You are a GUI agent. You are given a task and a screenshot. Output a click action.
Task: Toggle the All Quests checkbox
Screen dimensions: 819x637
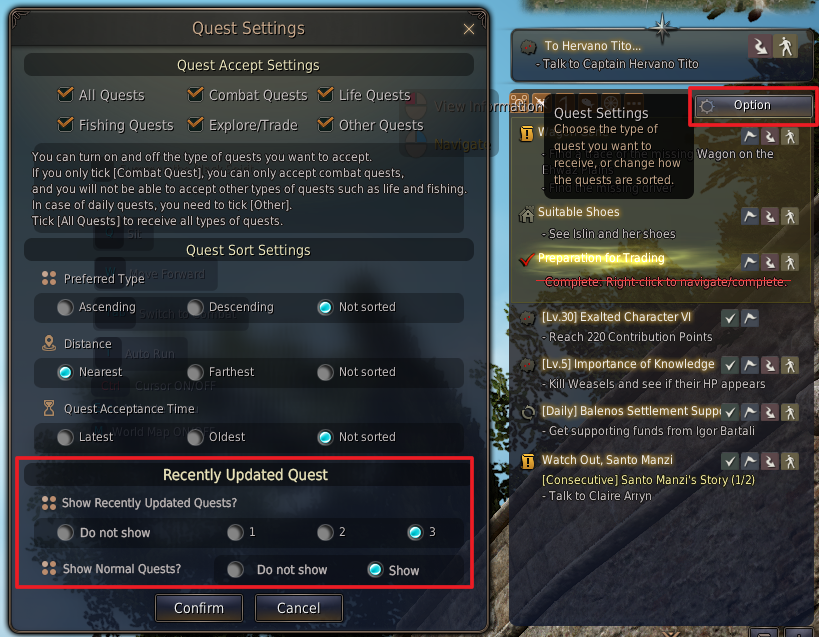click(x=67, y=95)
